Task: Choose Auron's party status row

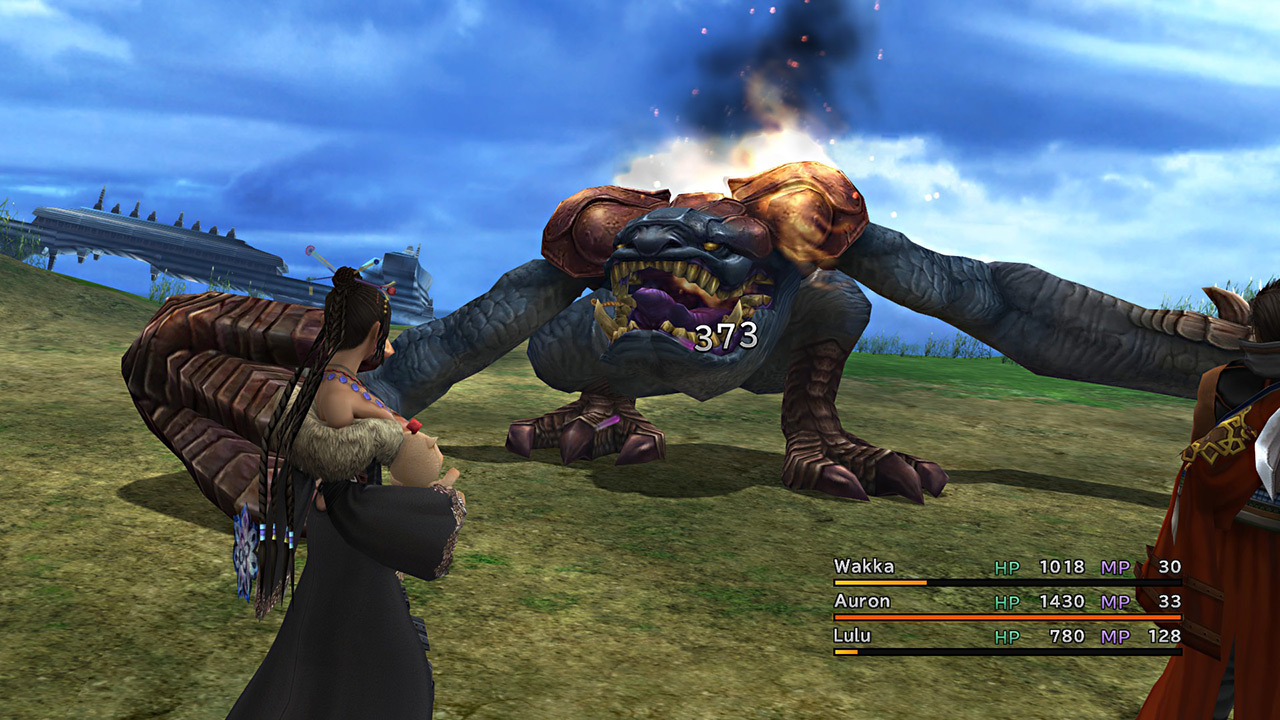Action: [x=1006, y=602]
